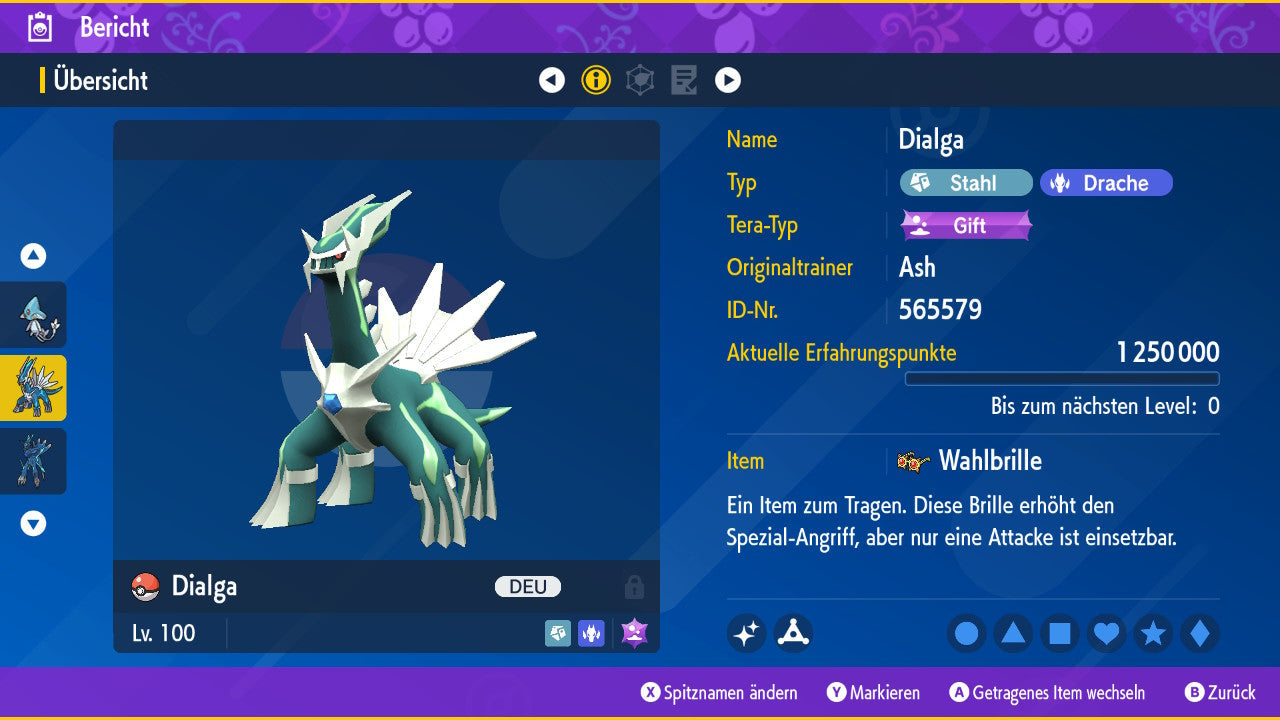Select the small light-blue Frigibax party thumbnail
The width and height of the screenshot is (1280, 720).
[x=34, y=315]
